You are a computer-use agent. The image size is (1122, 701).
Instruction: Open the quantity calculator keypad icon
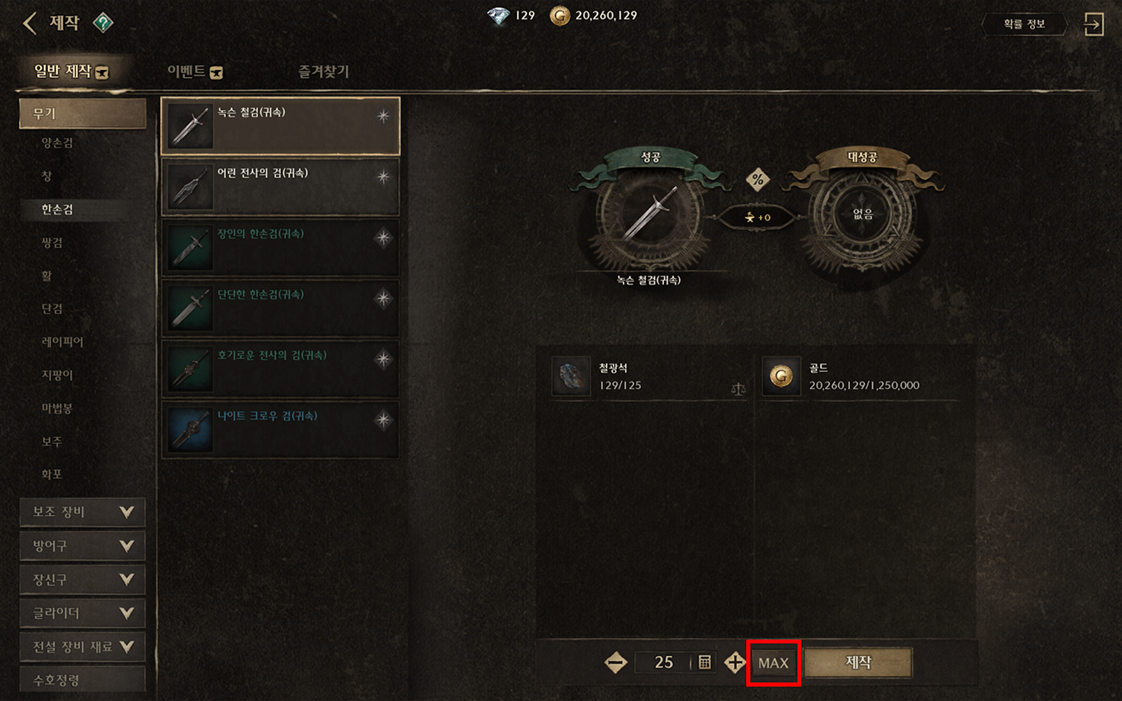pos(705,662)
